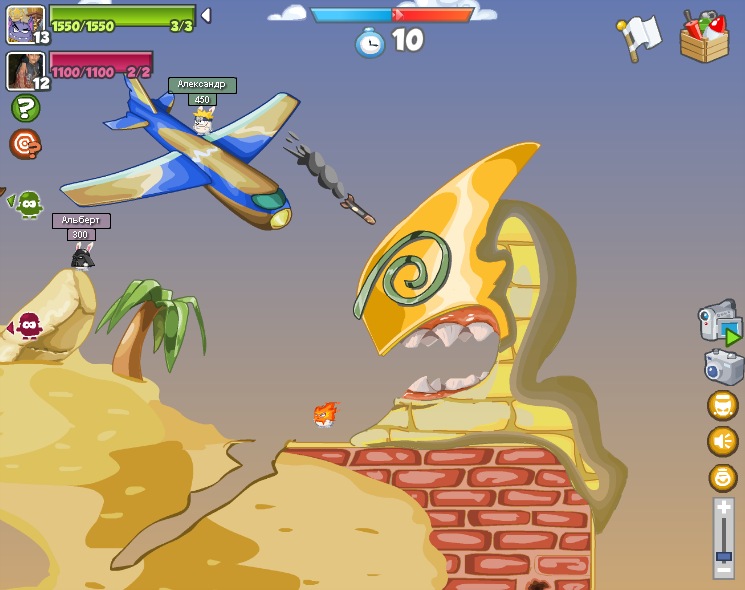Jump to the green off-screen unit marker
Screen dimensions: 745x590
pos(27,204)
